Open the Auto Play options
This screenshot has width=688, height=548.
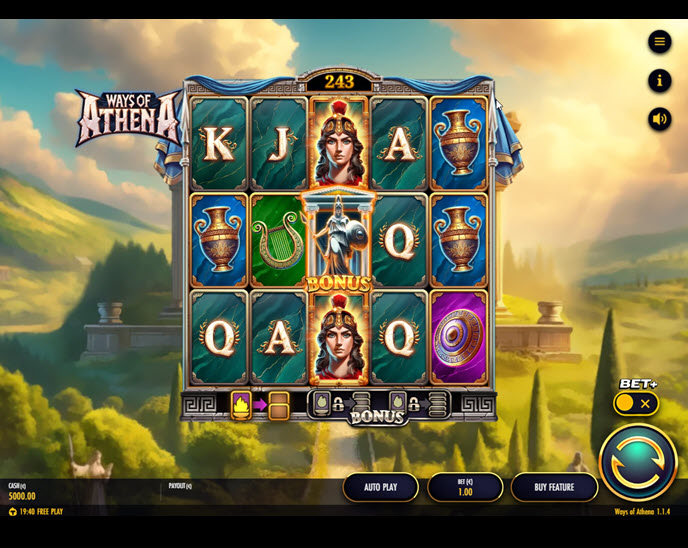click(x=380, y=487)
